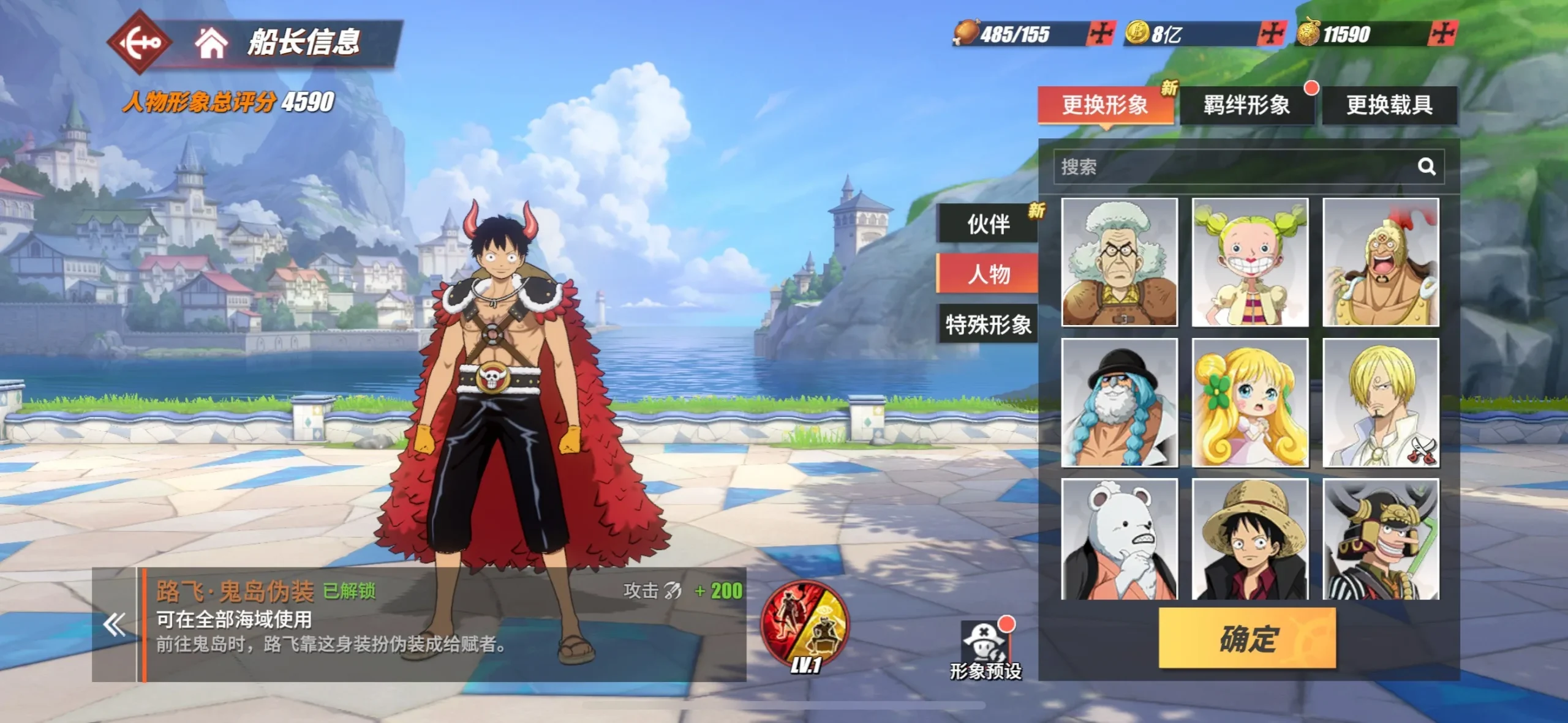Add more meat stamina with plus button
This screenshot has height=723, width=1568.
1100,33
